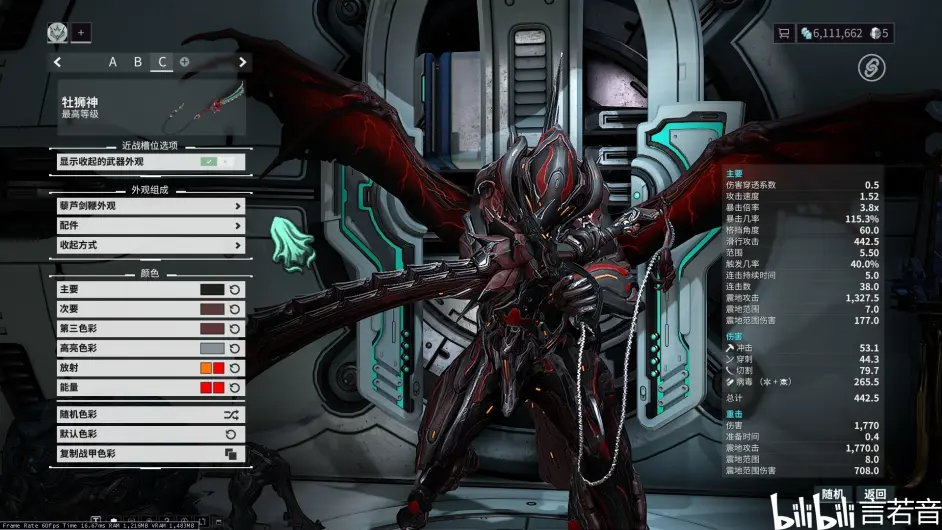Copy Warframe colors via 复制战甲色彩
This screenshot has height=530, width=942.
pos(150,454)
